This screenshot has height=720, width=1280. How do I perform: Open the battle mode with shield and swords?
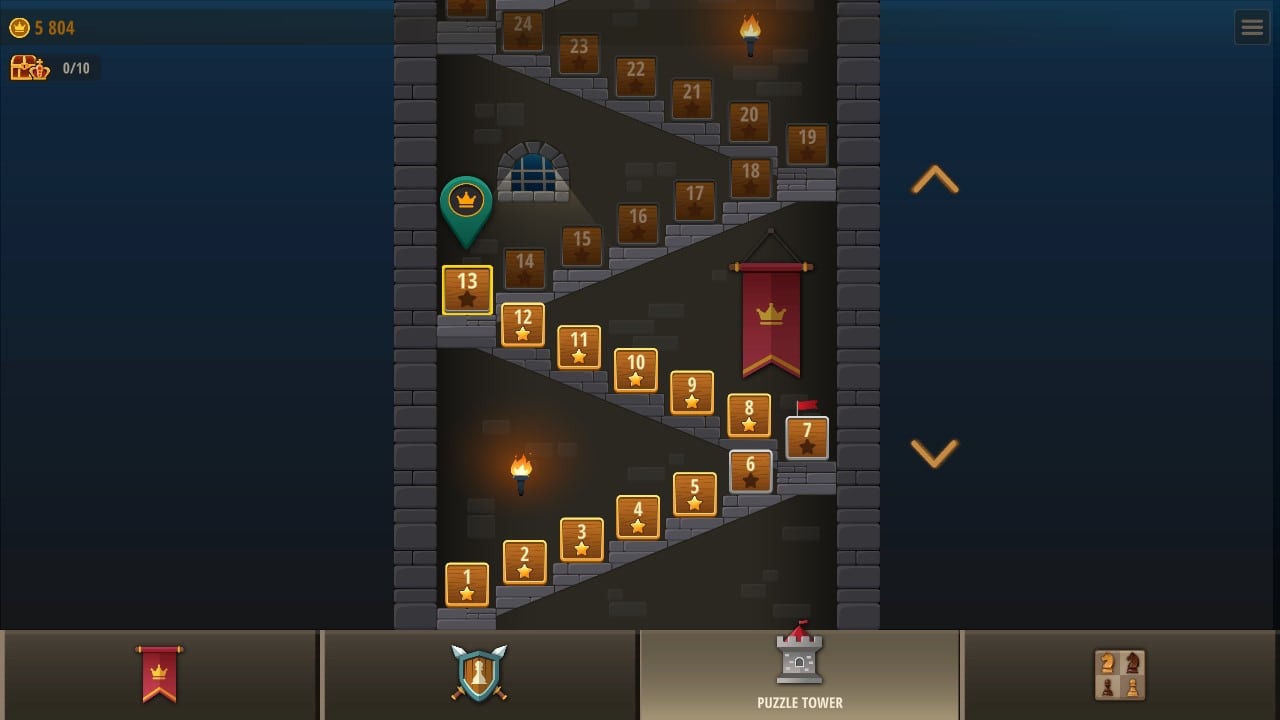[479, 675]
